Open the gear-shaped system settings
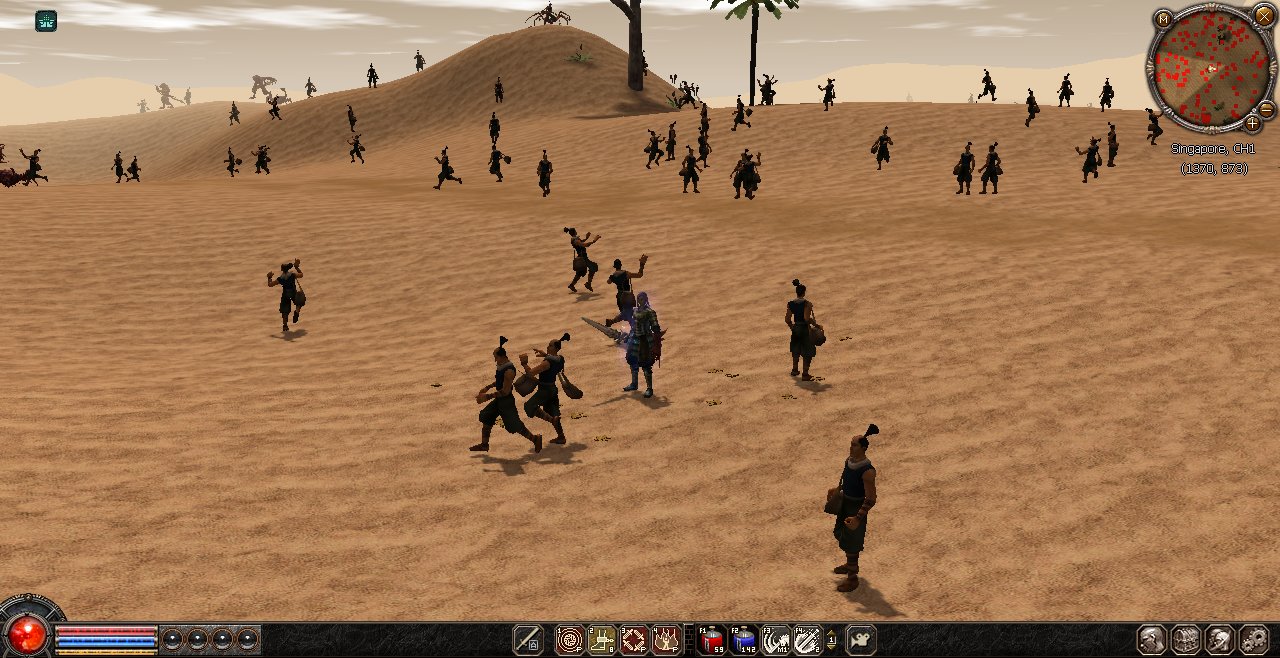The height and width of the screenshot is (658, 1280). click(x=1254, y=640)
